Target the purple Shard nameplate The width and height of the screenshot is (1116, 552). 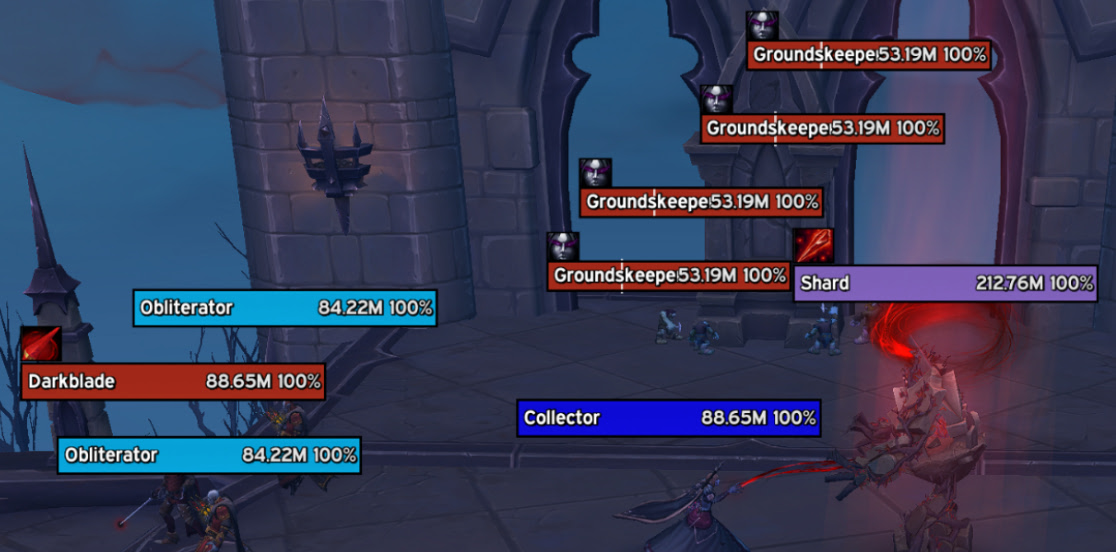(946, 283)
